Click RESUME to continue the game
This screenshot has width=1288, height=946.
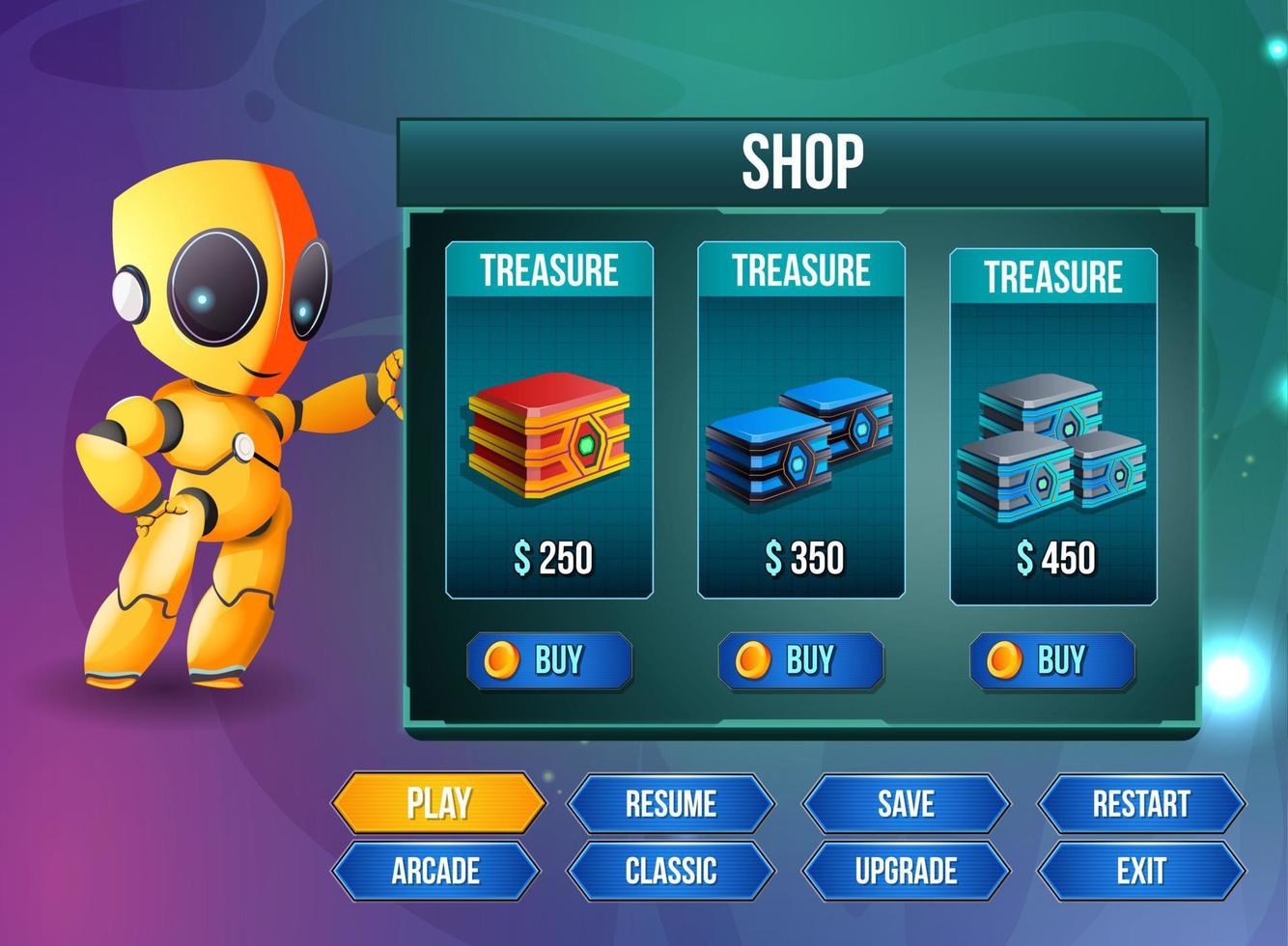pyautogui.click(x=673, y=801)
